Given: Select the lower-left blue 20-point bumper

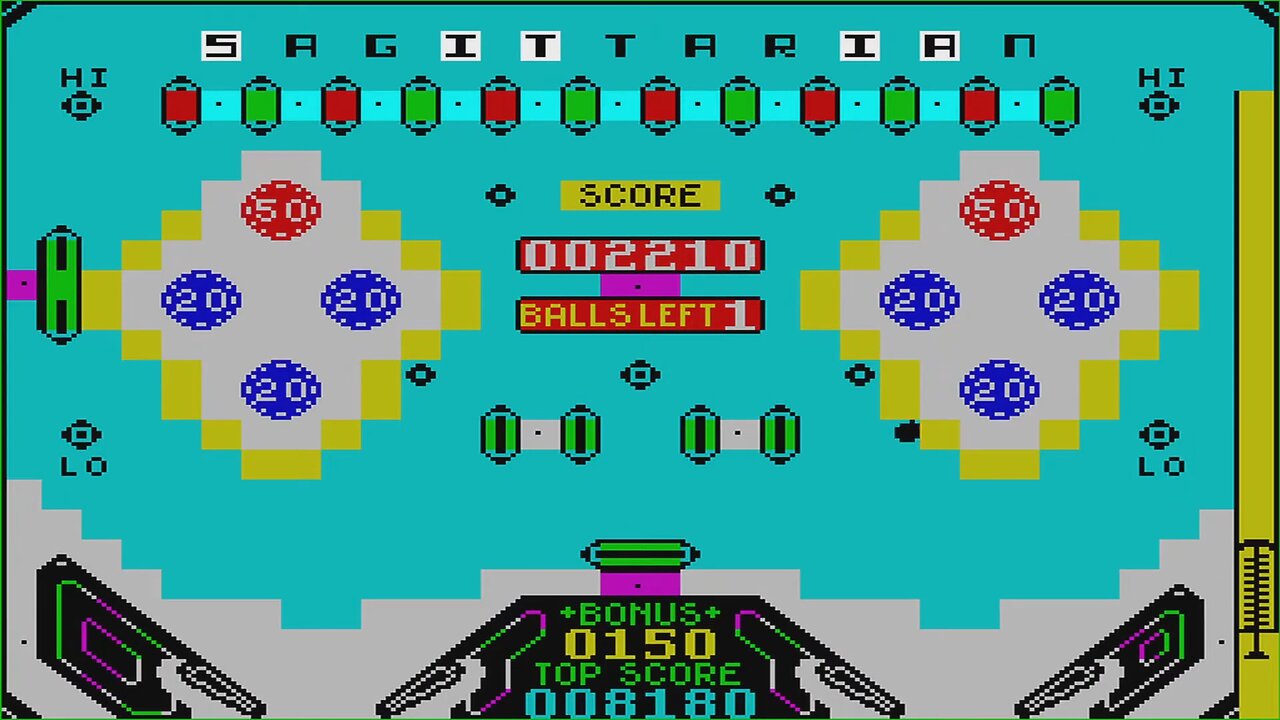Looking at the screenshot, I should click(282, 388).
